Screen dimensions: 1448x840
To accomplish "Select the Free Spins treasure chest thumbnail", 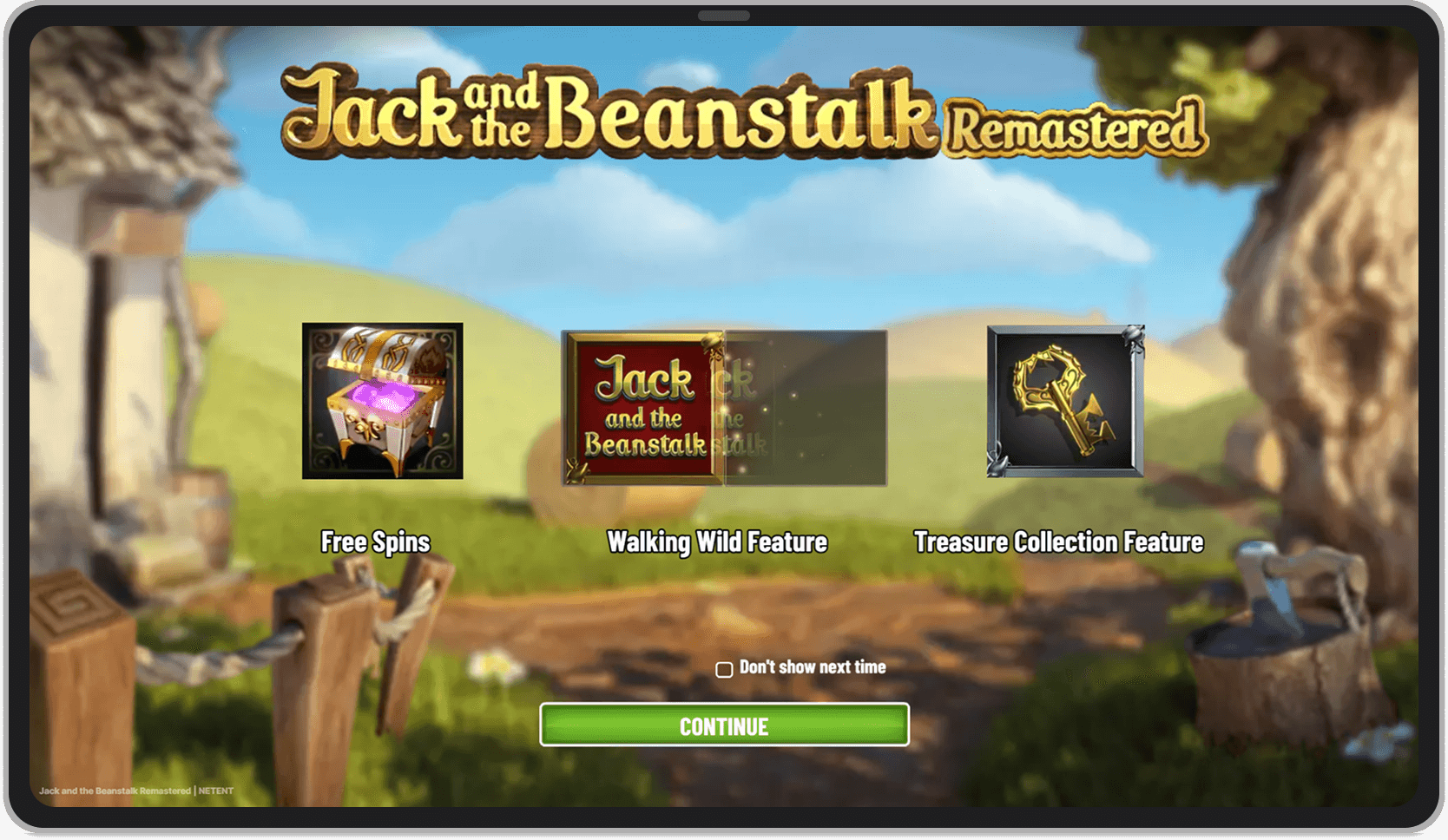I will click(382, 401).
